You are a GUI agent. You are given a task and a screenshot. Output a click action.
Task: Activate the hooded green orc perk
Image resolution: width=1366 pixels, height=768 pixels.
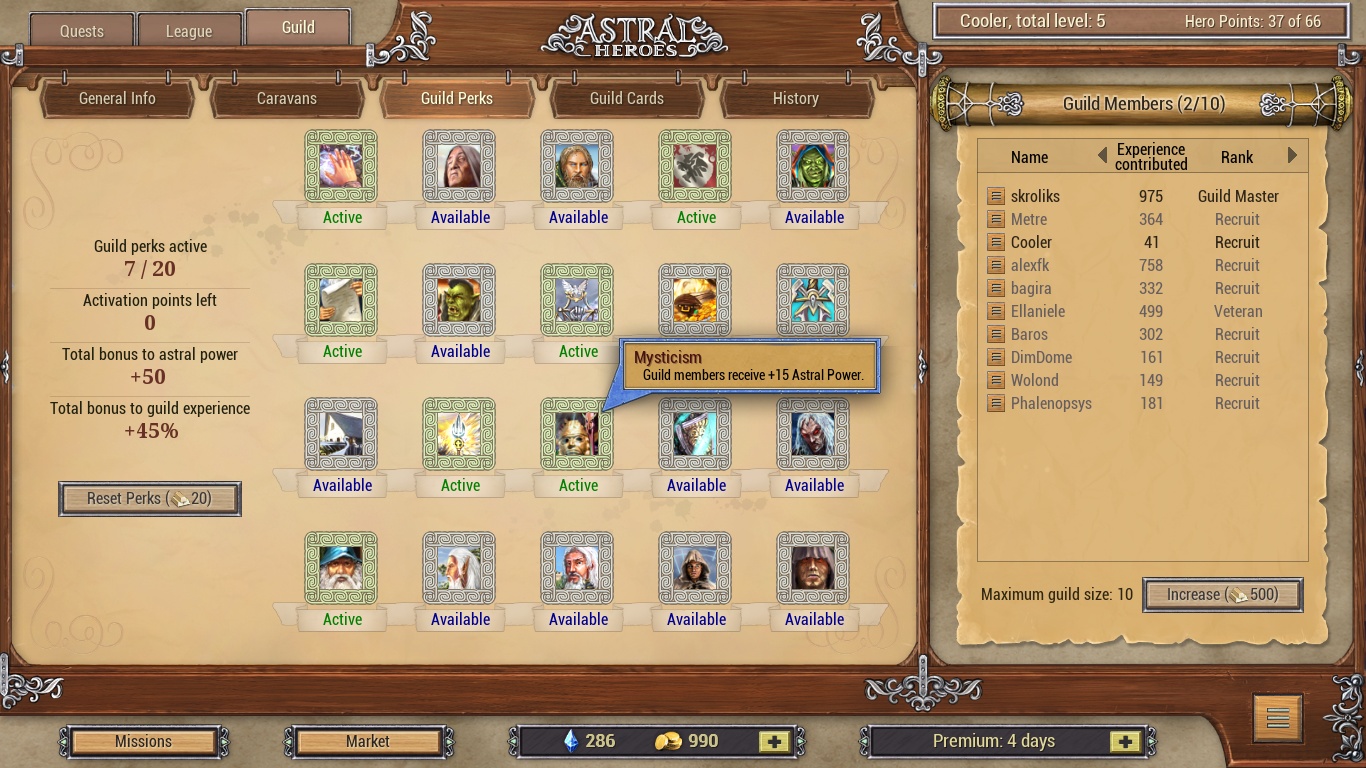813,165
